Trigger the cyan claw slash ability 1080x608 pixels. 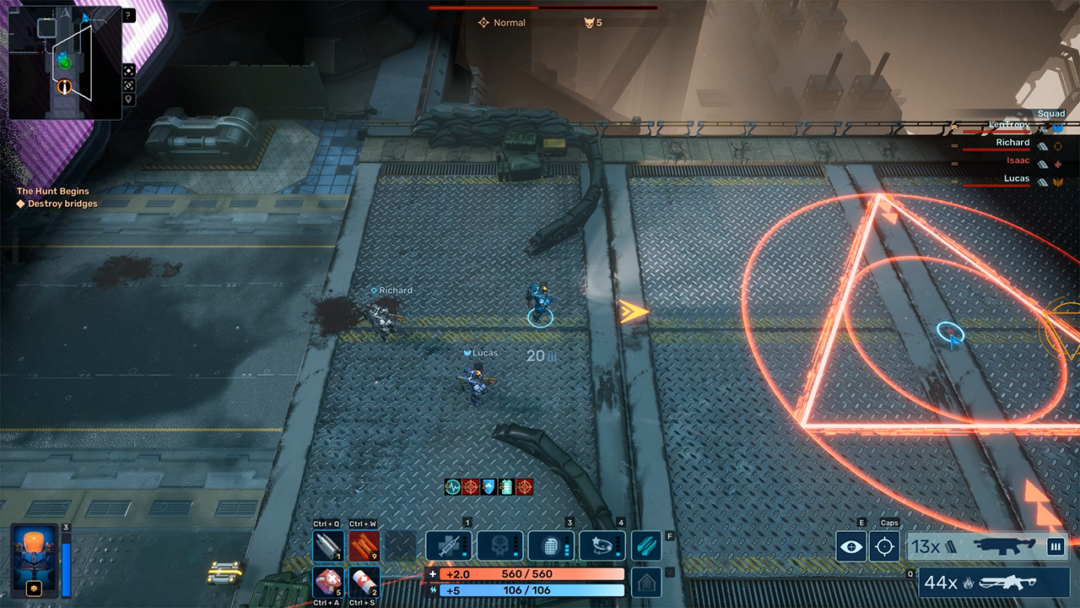click(646, 546)
